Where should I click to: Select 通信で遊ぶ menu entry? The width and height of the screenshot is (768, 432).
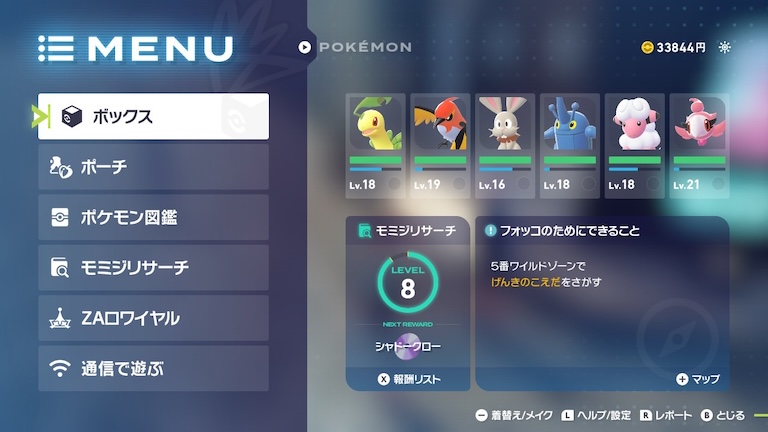tap(153, 368)
